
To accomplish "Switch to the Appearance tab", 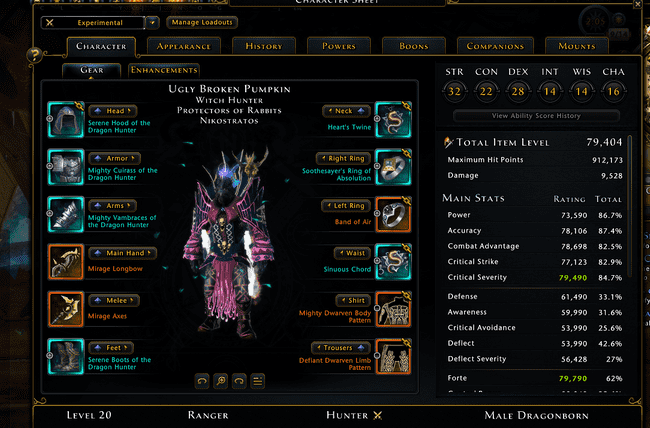I will click(x=183, y=46).
